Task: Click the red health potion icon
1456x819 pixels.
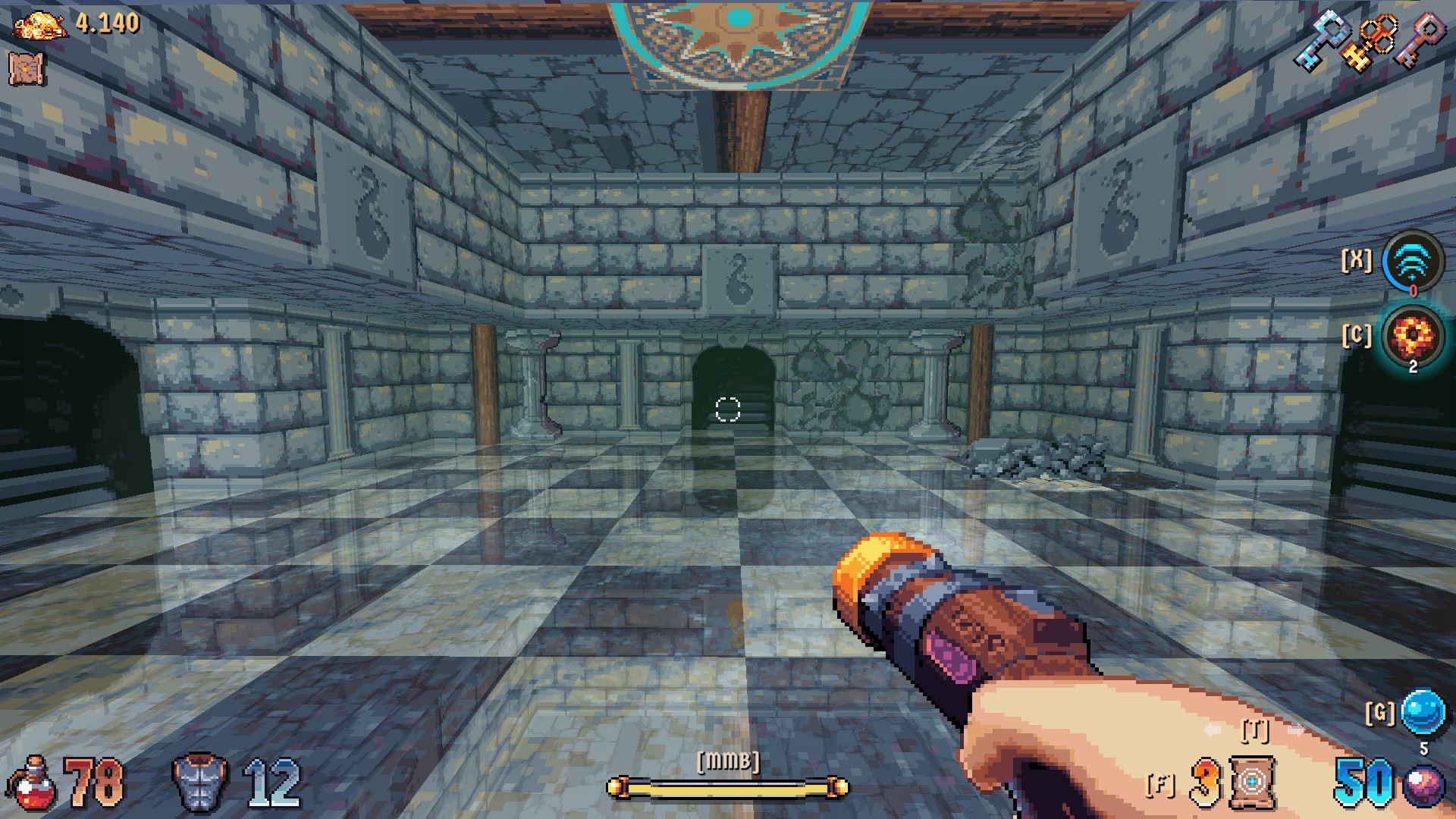Action: (x=31, y=784)
